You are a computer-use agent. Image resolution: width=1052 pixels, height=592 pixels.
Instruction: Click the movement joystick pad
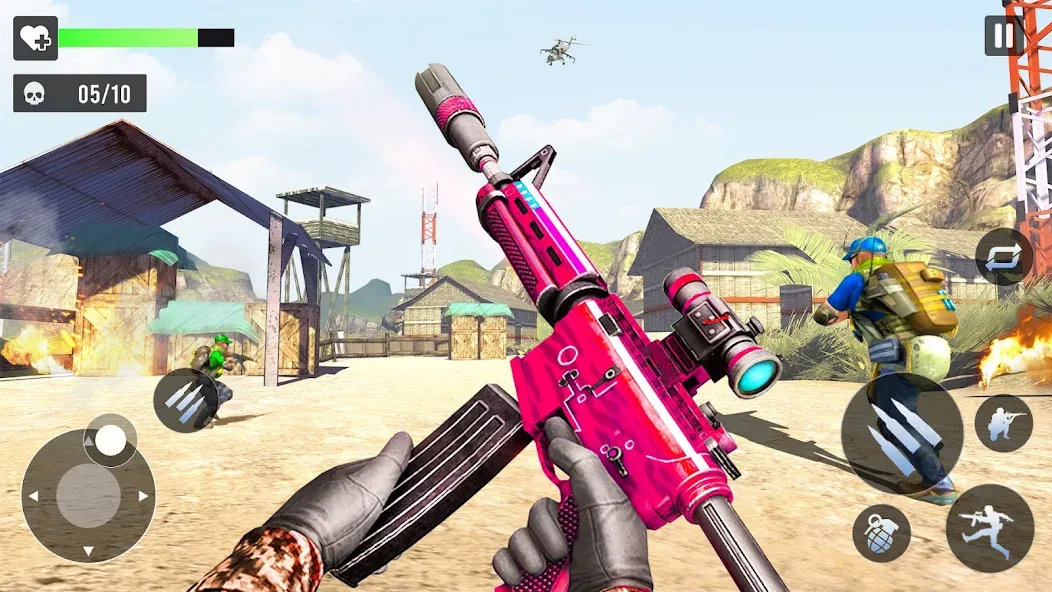tap(88, 495)
